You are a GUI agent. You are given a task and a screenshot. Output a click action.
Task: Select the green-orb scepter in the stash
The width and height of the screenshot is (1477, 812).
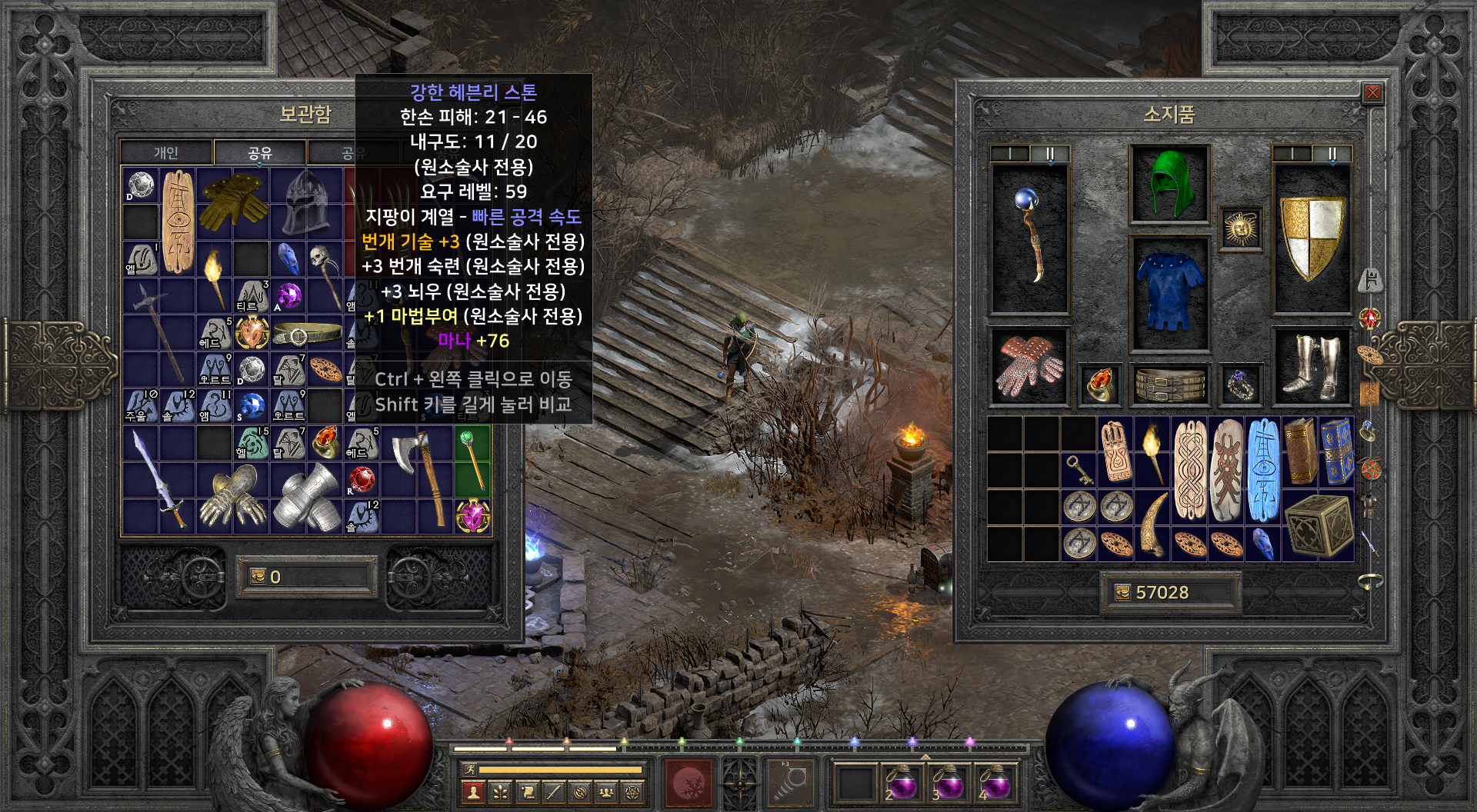click(x=472, y=461)
